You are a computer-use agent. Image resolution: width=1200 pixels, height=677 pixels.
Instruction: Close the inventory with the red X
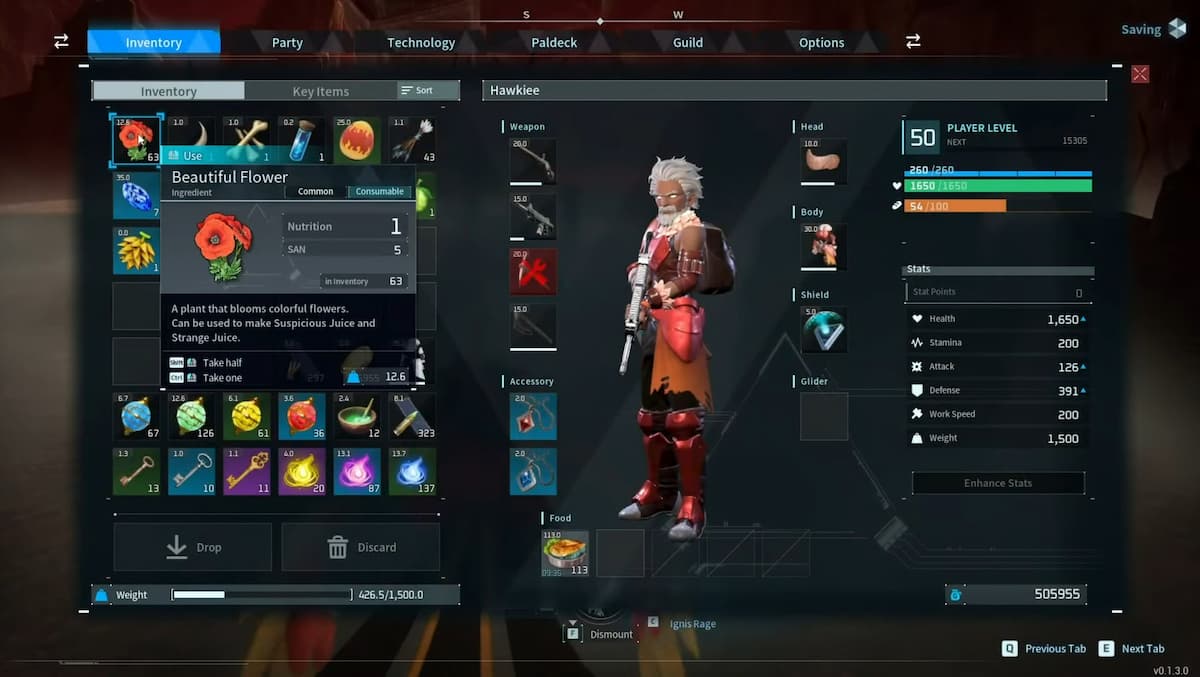[1140, 74]
